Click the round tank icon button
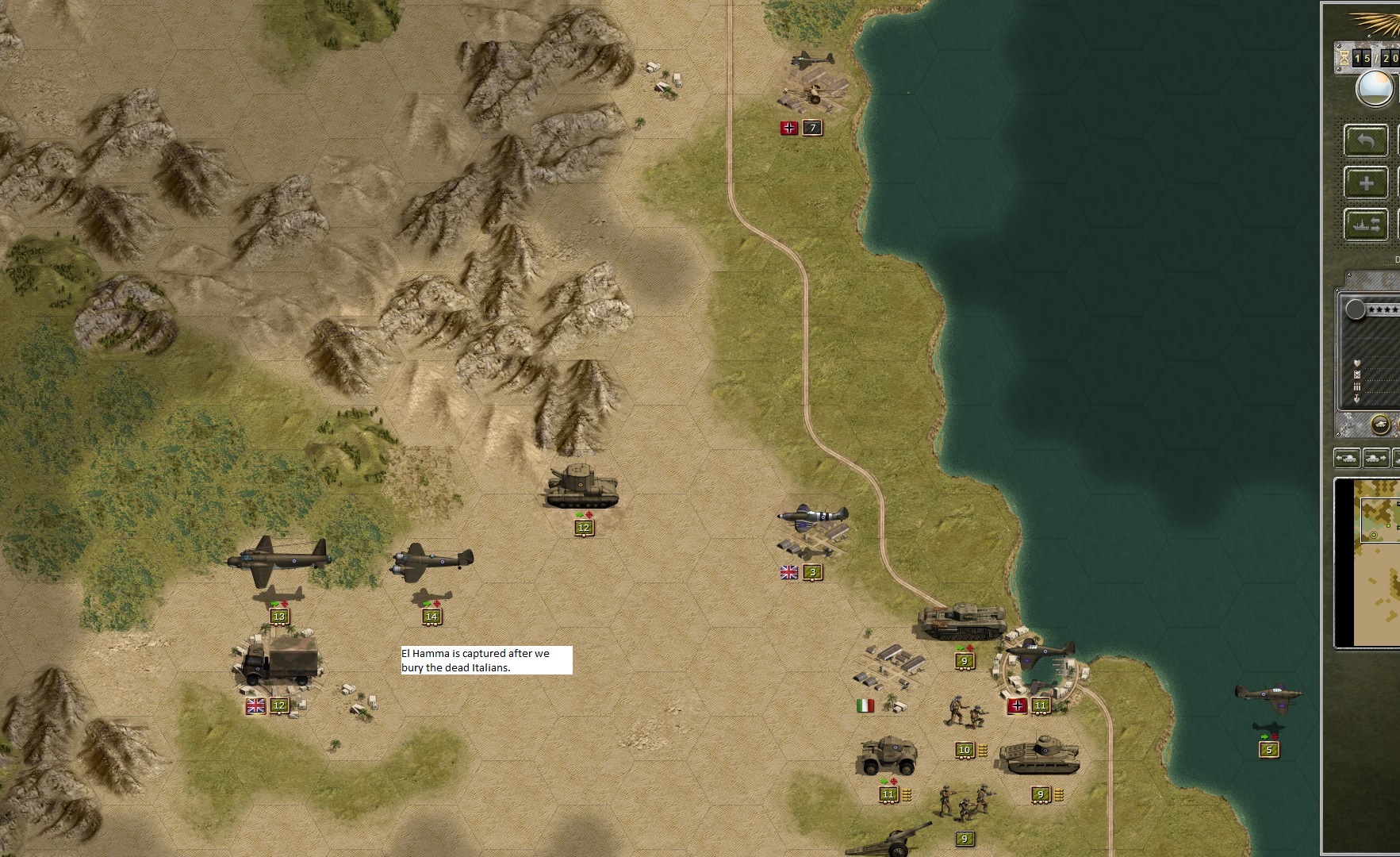This screenshot has height=857, width=1400. pos(1381,425)
